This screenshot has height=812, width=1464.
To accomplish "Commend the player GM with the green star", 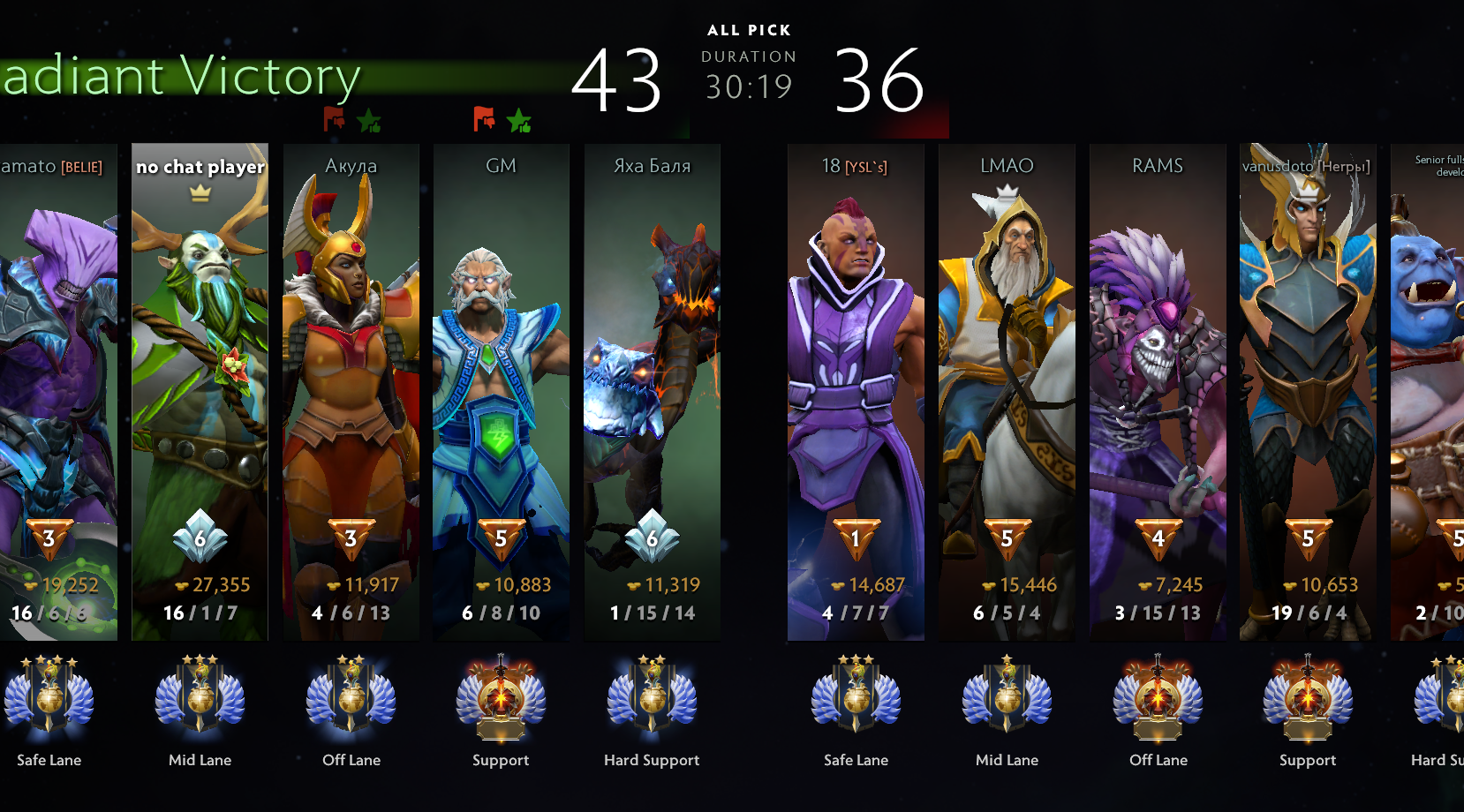I will tap(519, 120).
